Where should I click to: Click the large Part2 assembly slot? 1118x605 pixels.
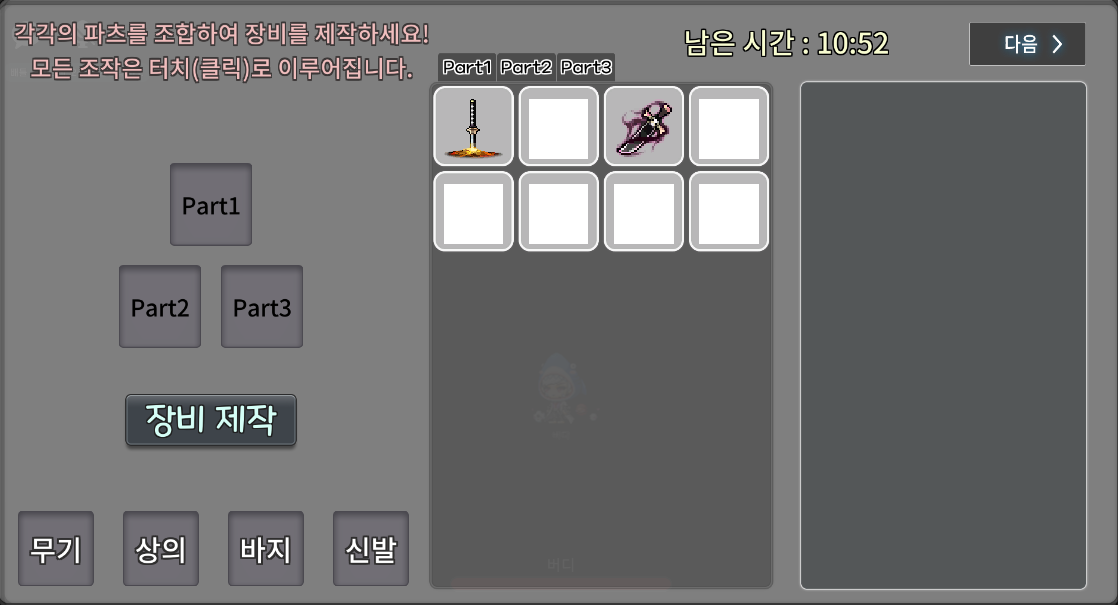tap(160, 307)
